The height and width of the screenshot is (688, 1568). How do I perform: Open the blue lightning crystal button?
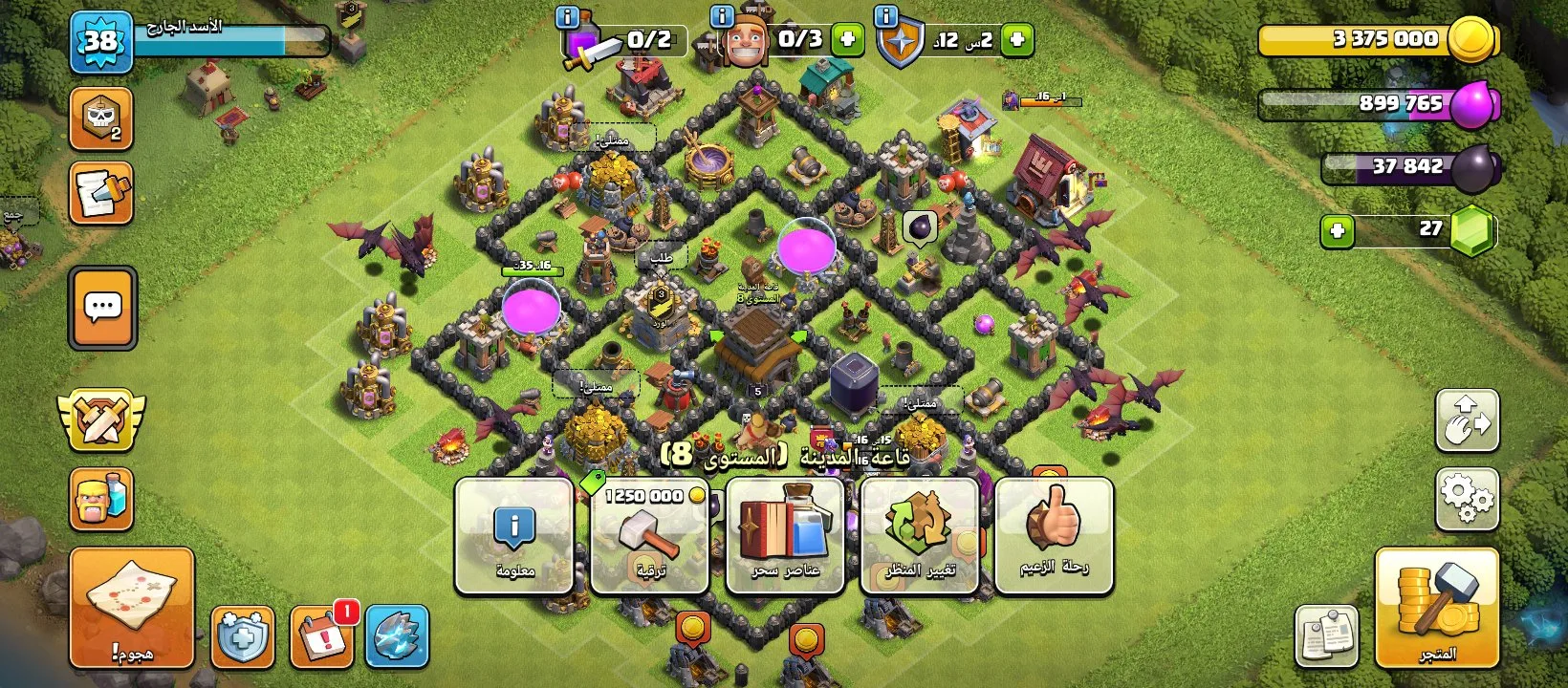(x=397, y=635)
